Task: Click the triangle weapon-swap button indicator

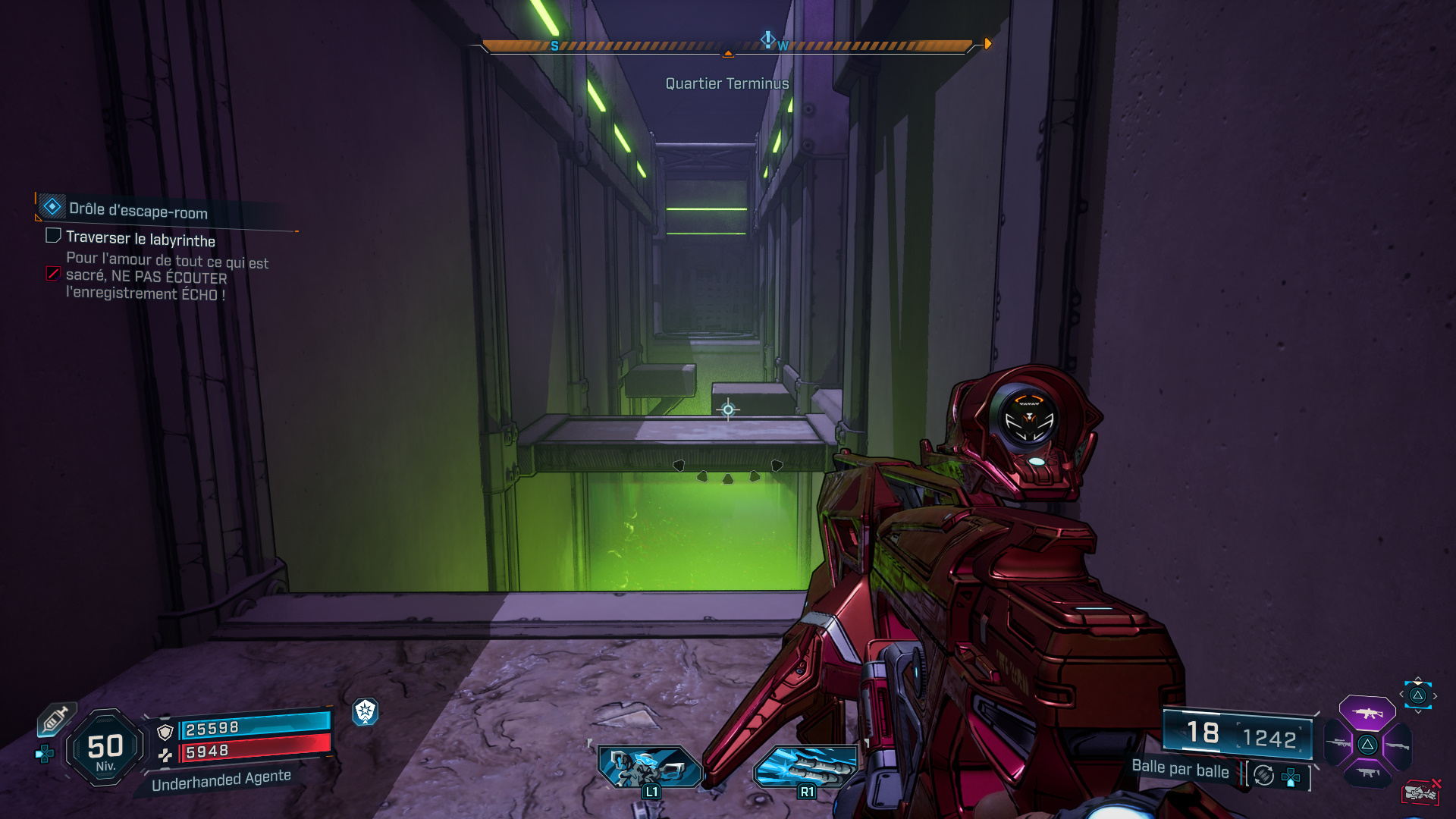Action: tap(1419, 695)
